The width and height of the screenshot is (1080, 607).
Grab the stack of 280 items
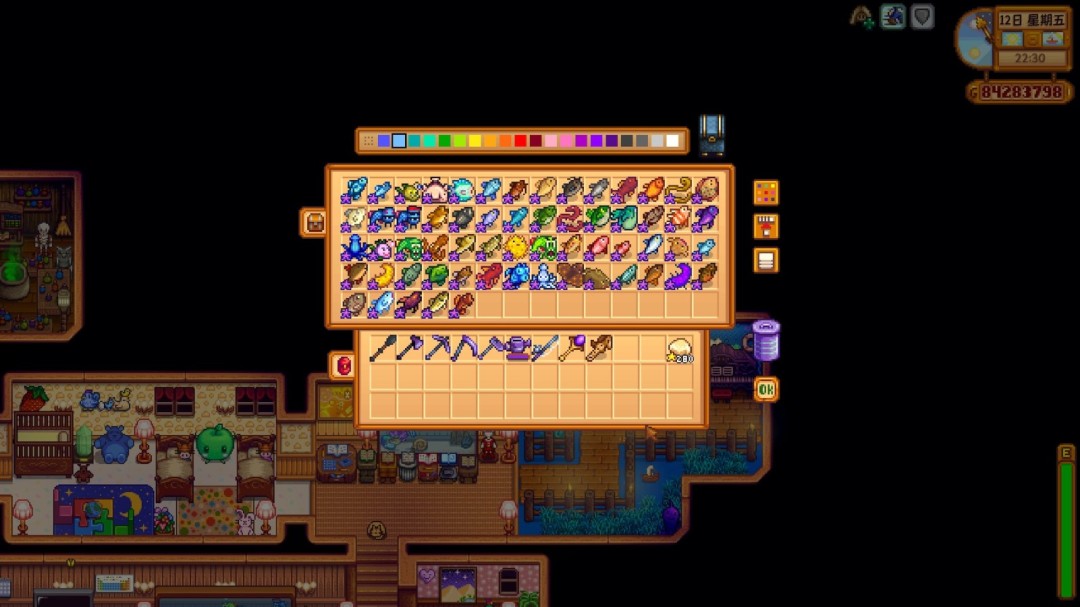(680, 348)
